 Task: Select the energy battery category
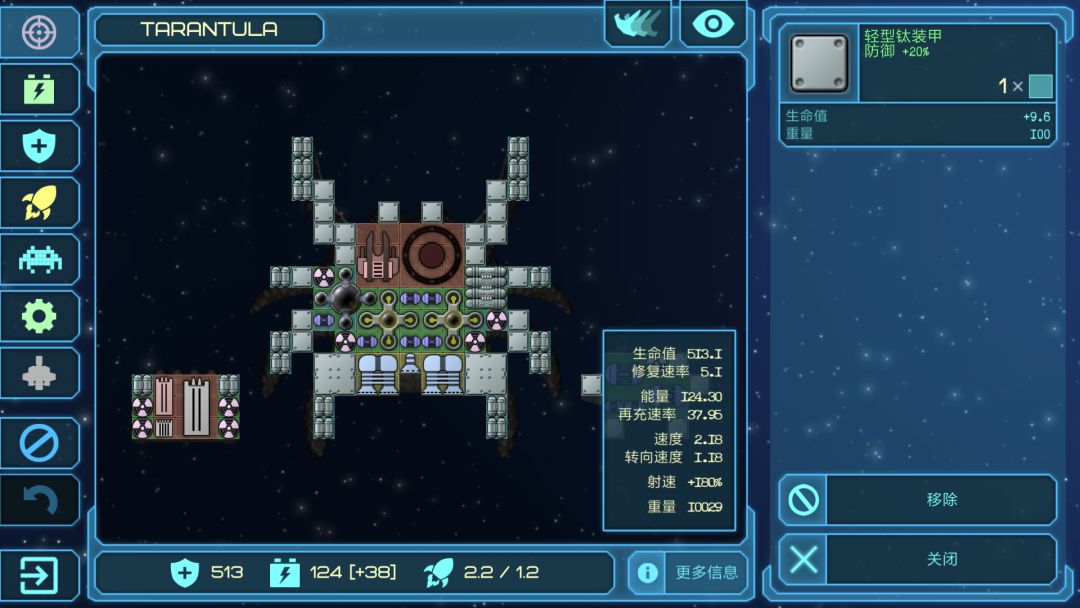click(39, 90)
